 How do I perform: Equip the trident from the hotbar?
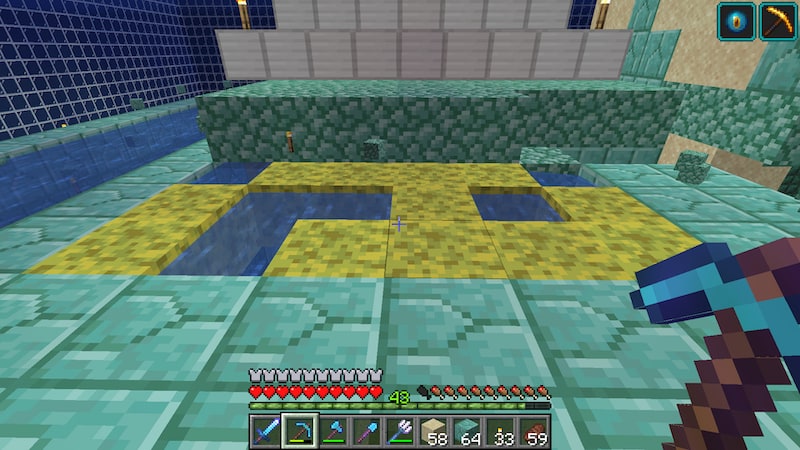pos(399,431)
